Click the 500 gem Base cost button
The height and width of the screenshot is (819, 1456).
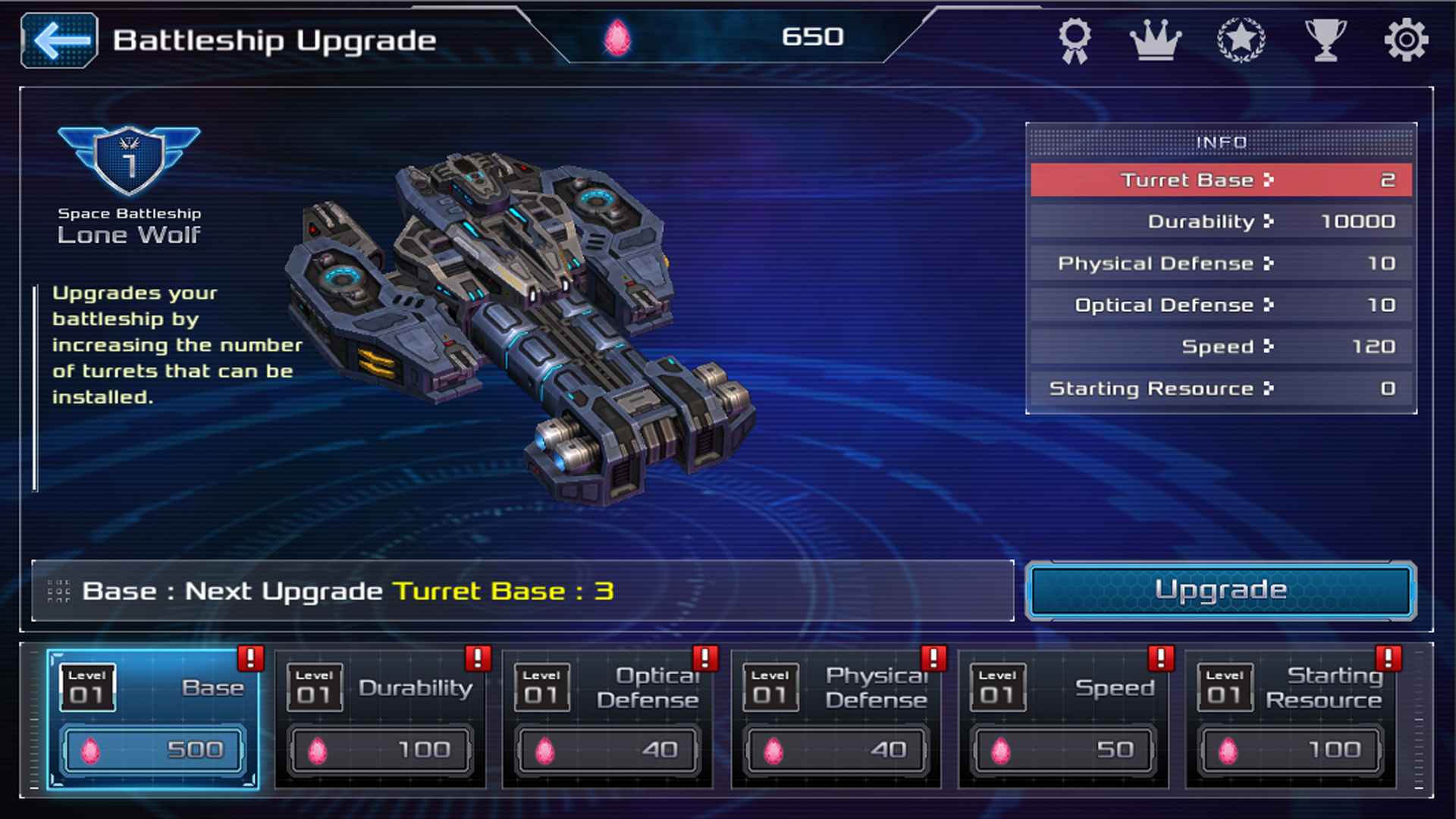(152, 749)
